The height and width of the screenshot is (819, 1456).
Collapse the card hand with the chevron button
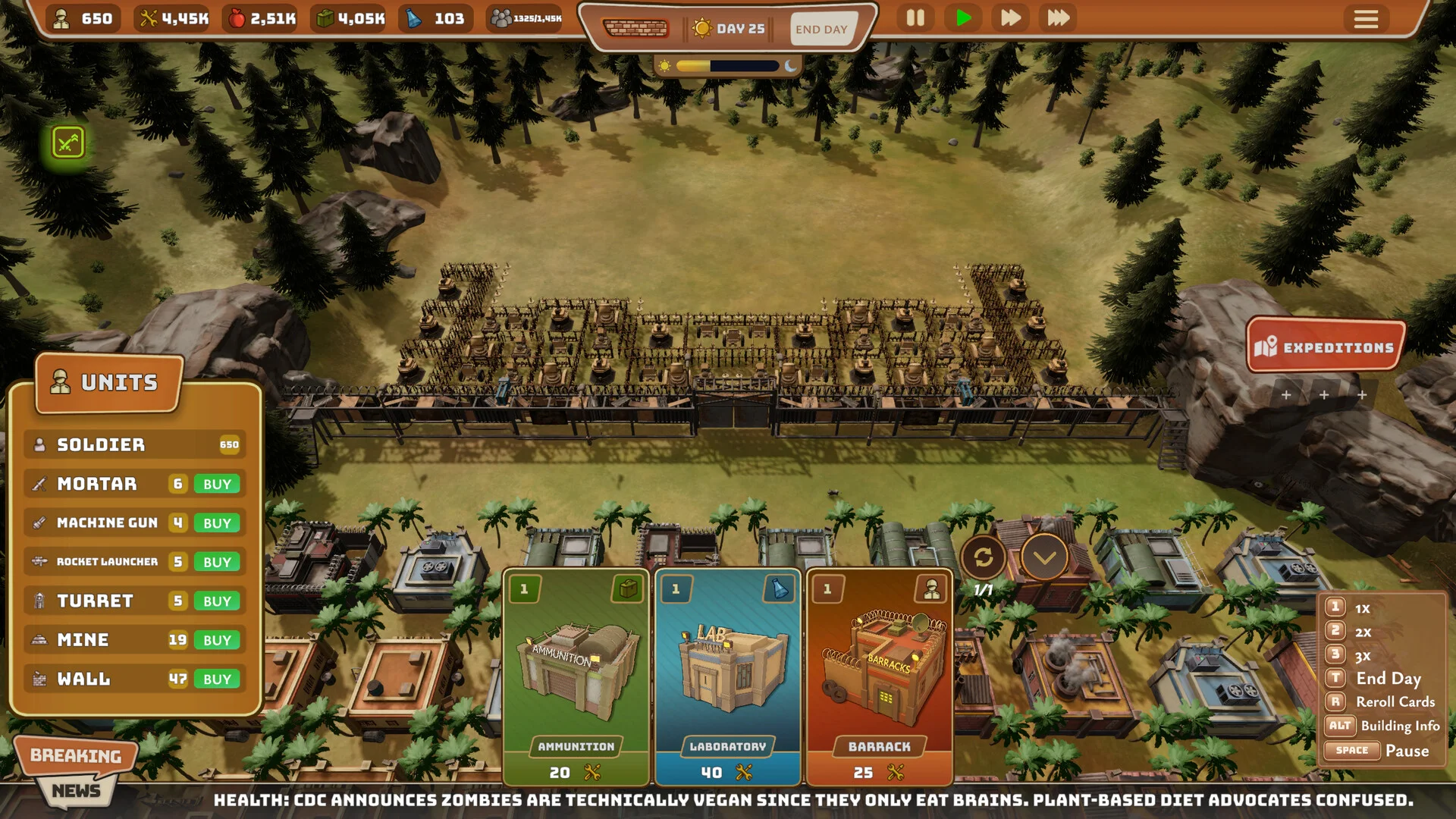[x=1044, y=558]
